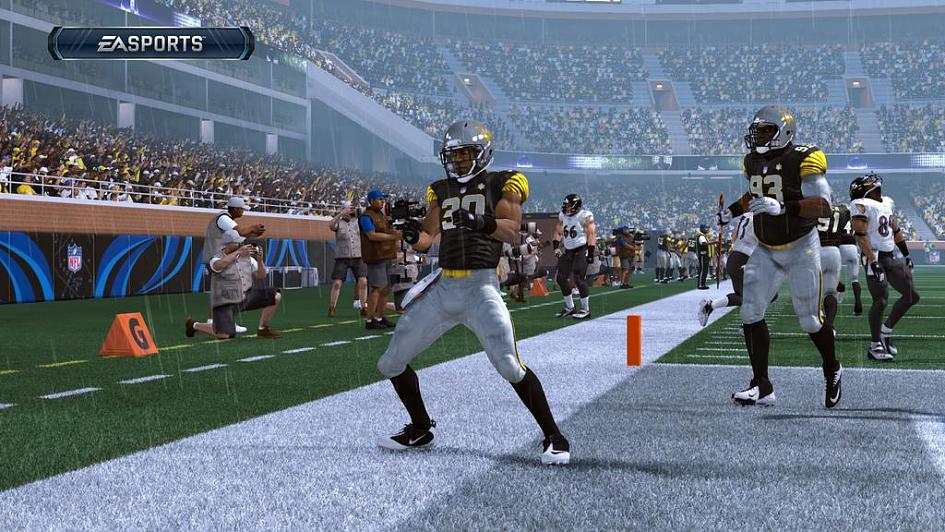The width and height of the screenshot is (945, 532).
Task: Click the EA SPORTS banner
Action: (151, 43)
